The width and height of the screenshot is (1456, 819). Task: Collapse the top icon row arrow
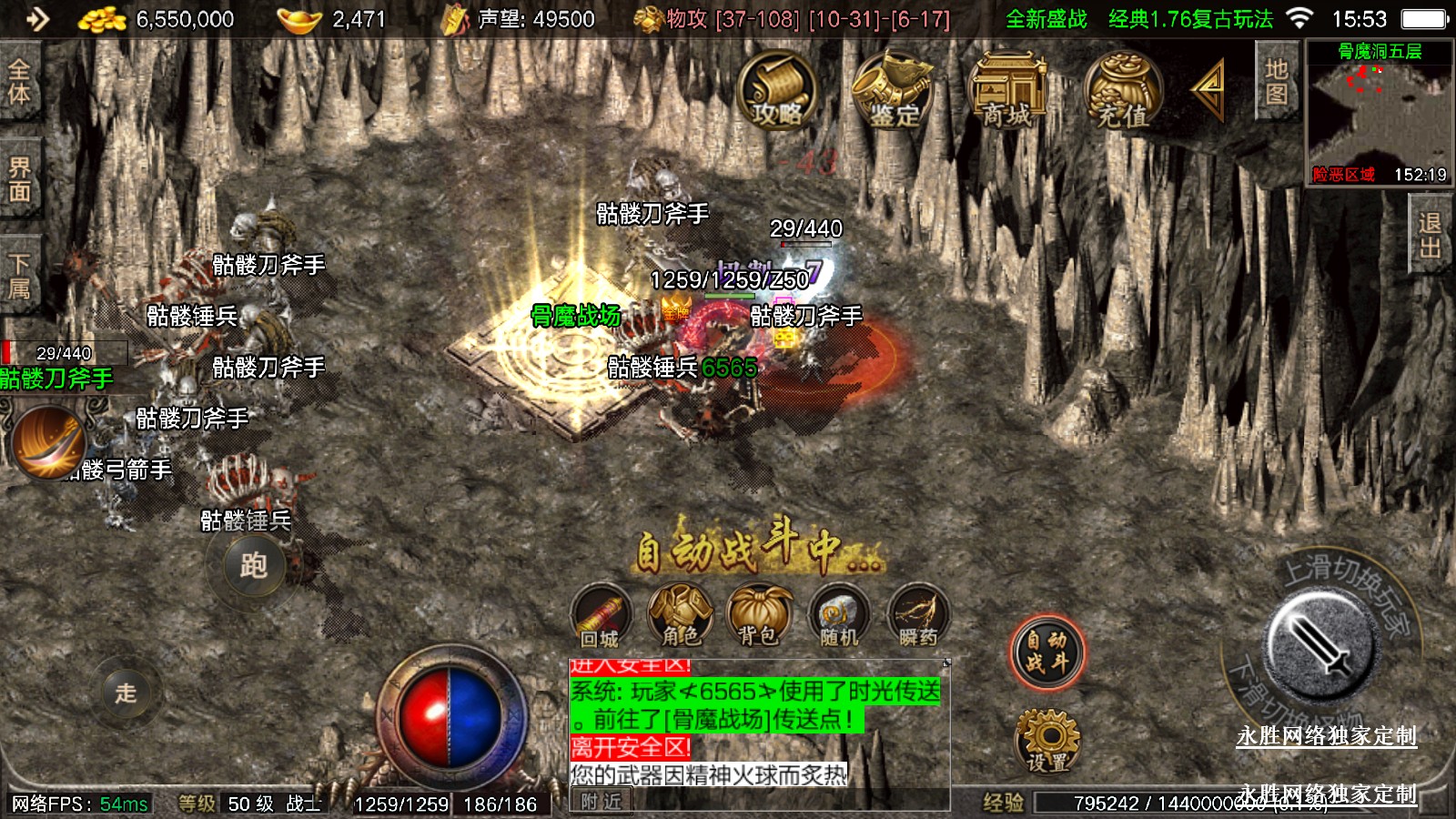(1209, 88)
